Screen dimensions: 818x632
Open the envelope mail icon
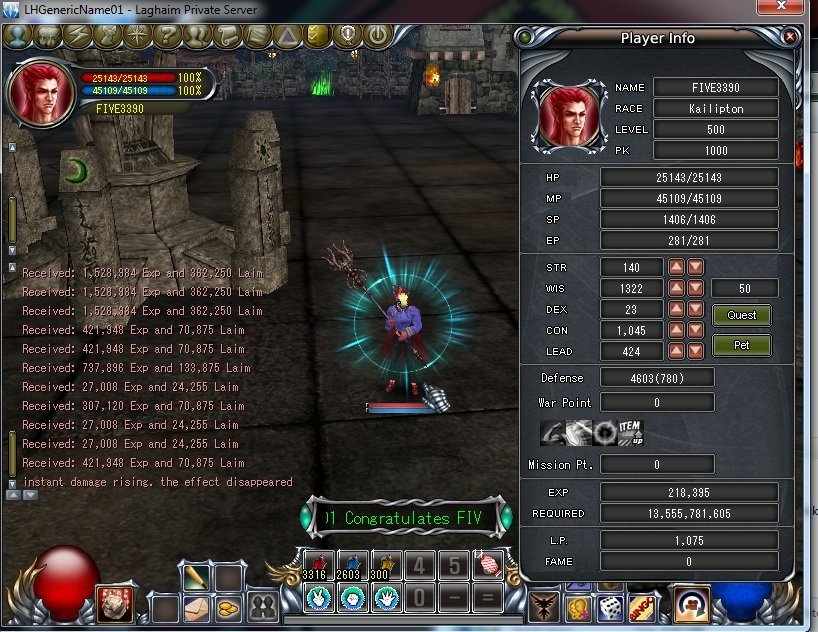click(x=195, y=605)
